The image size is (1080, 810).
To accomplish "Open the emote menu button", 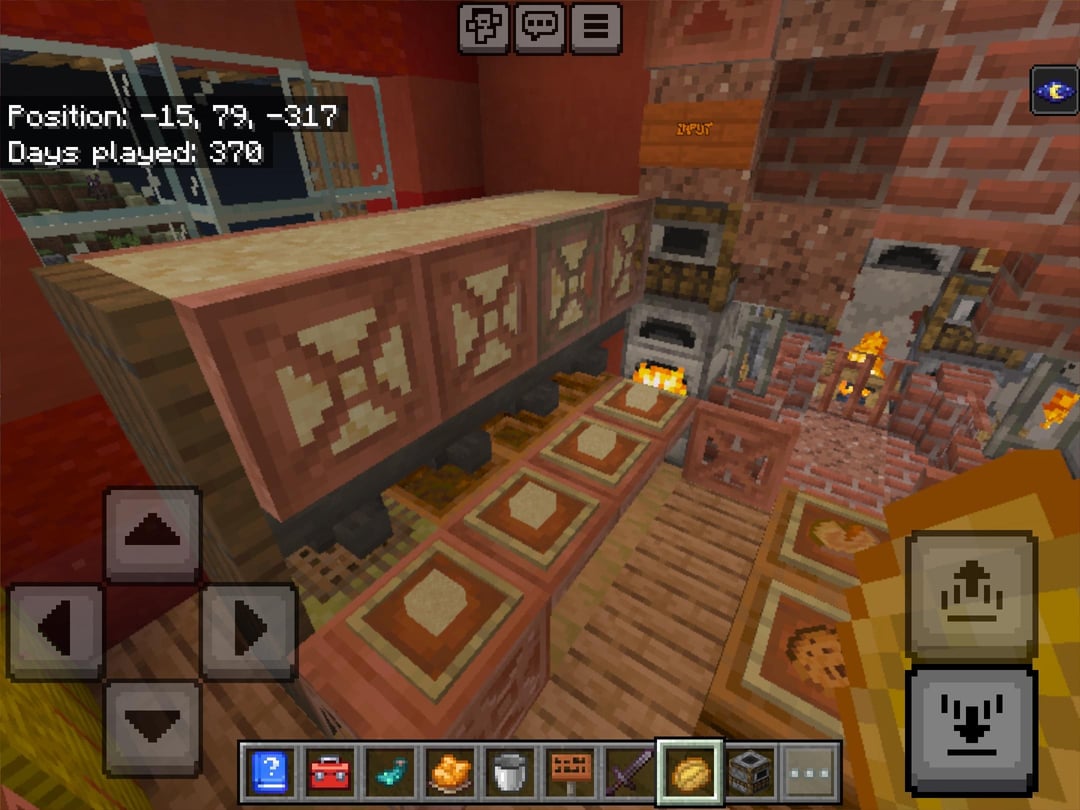I will [x=484, y=26].
